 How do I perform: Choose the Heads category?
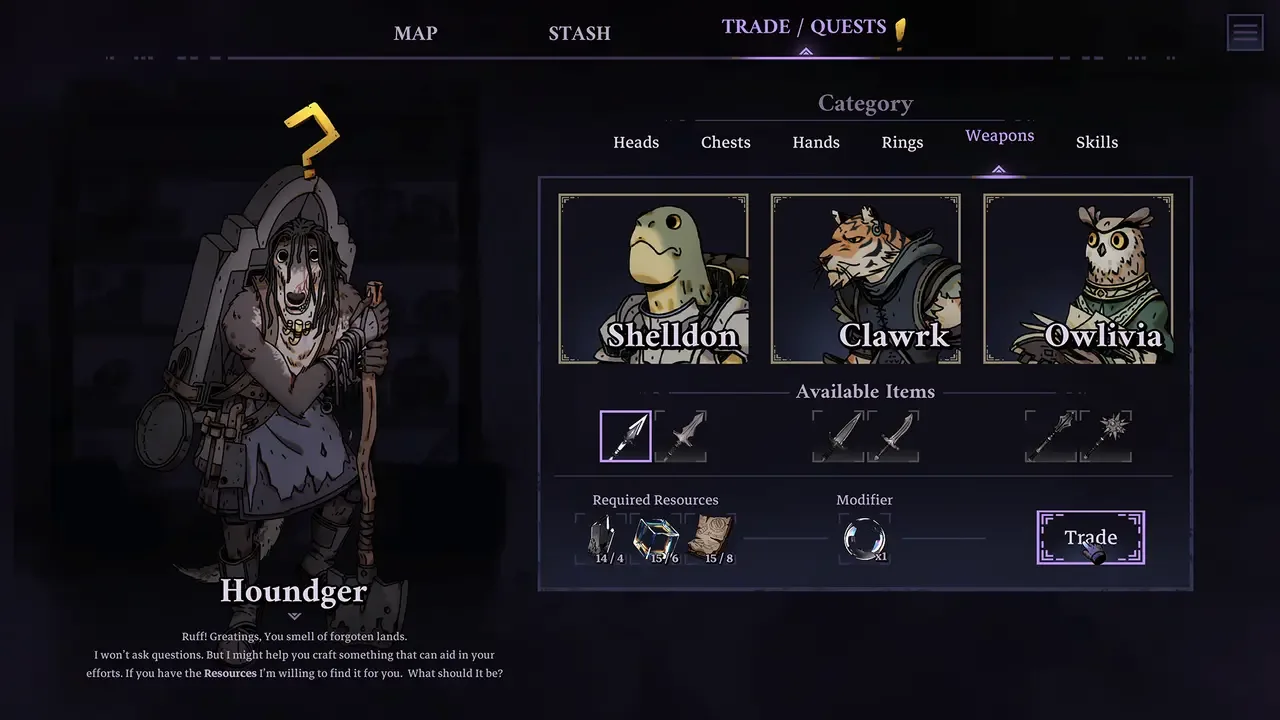coord(636,142)
